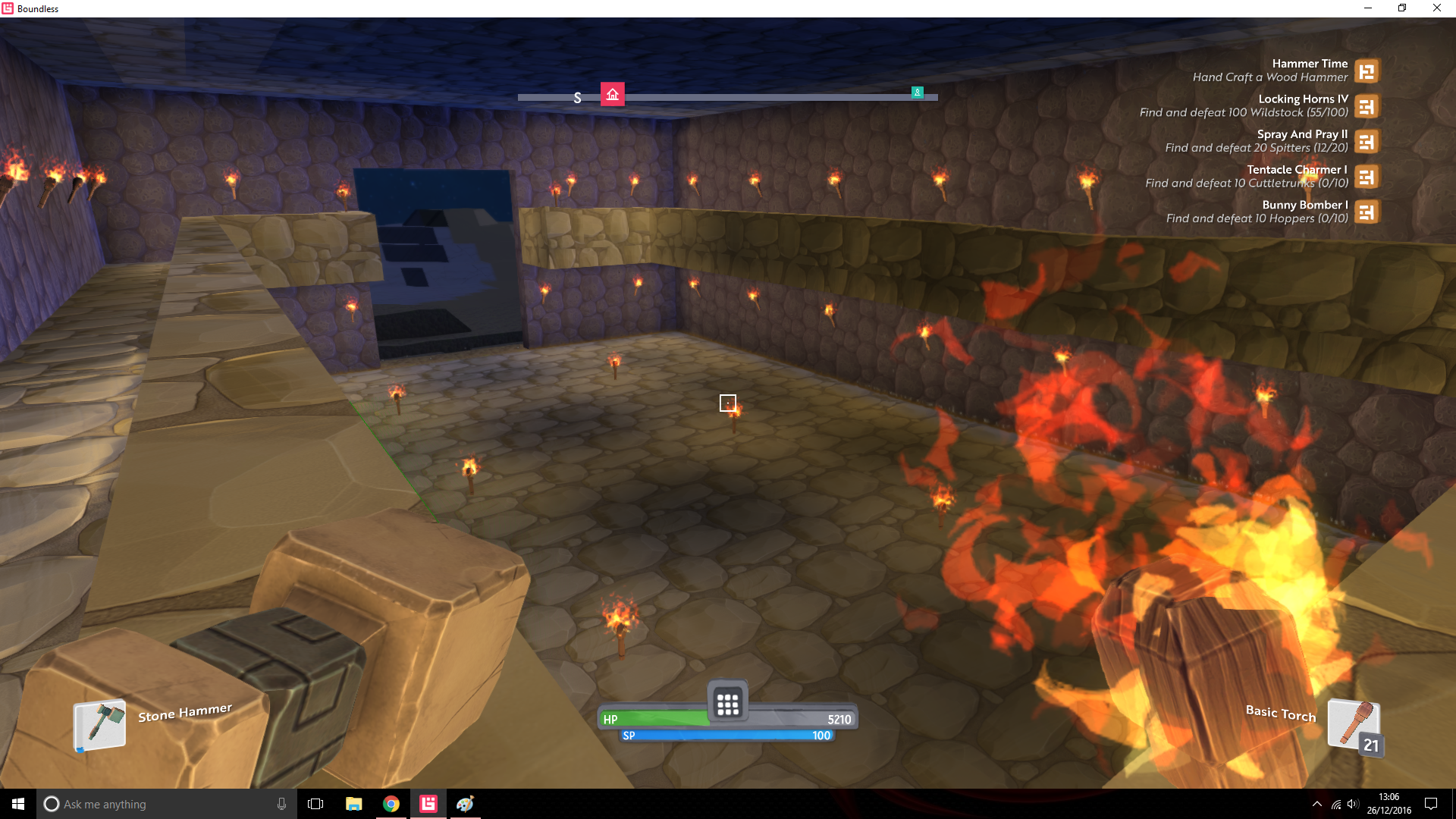
Task: Open the Locking Horns IV objective
Action: point(1367,106)
